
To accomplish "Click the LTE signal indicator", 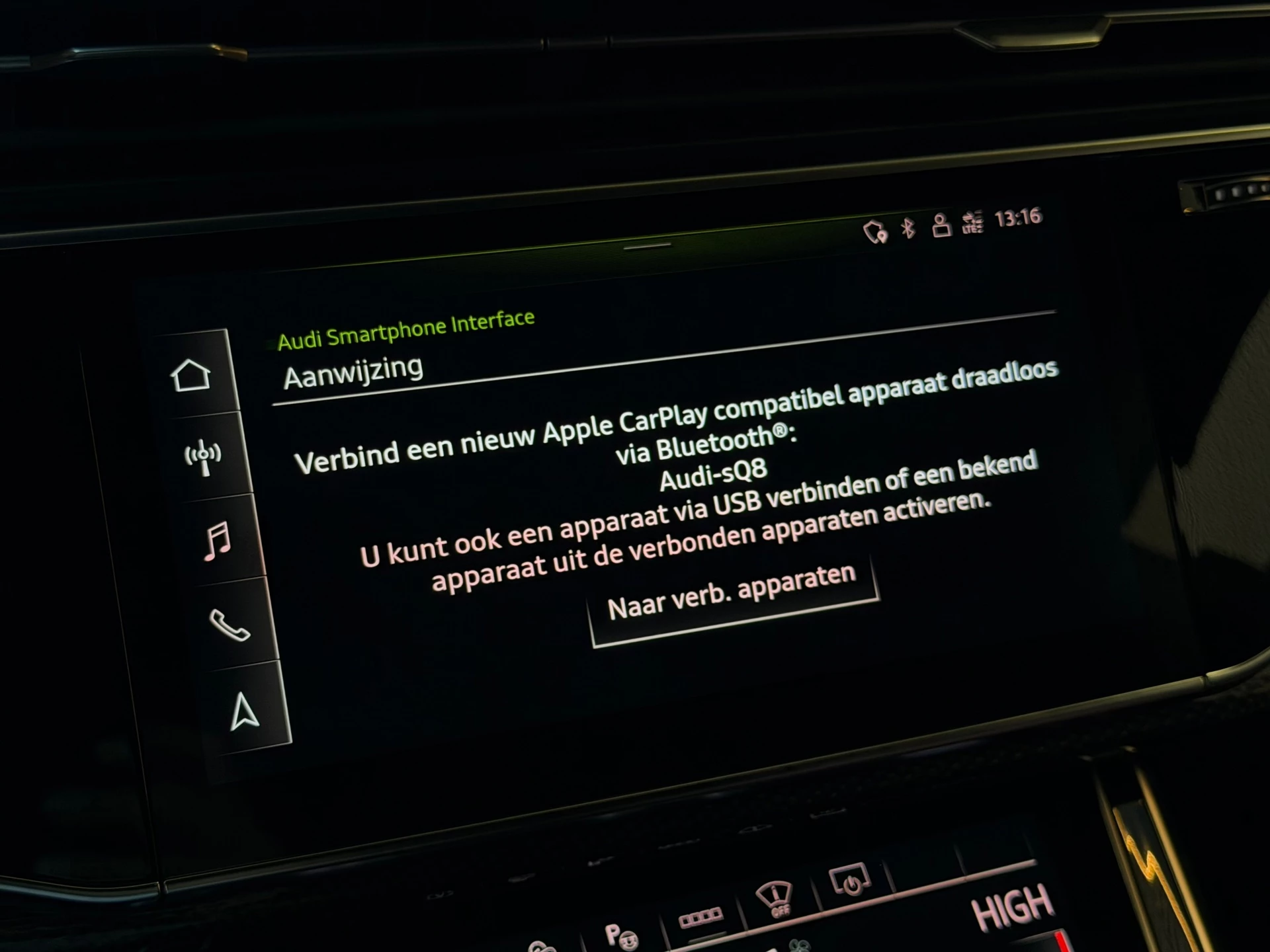I will pyautogui.click(x=972, y=221).
